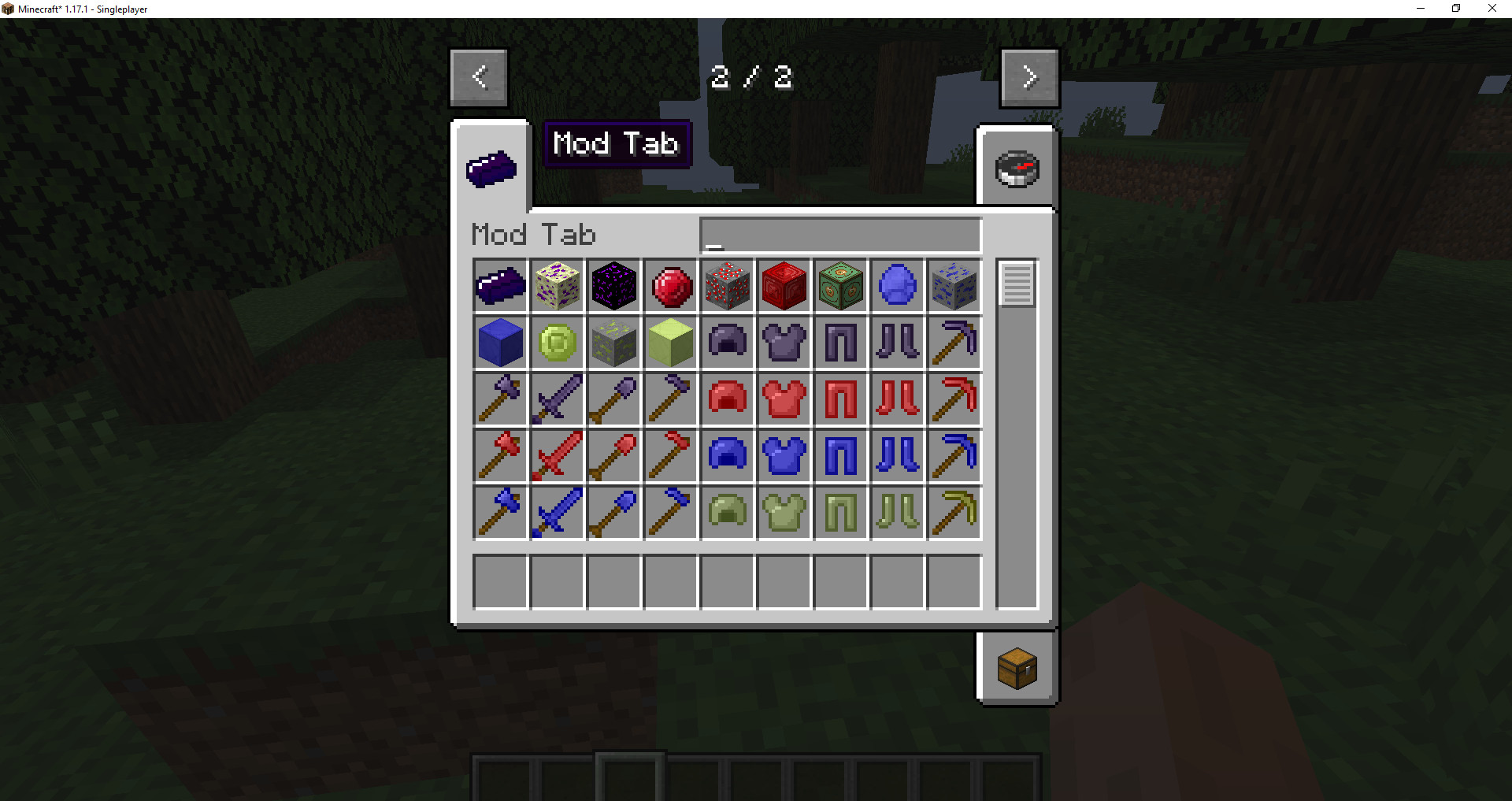The height and width of the screenshot is (801, 1512).
Task: Open the chest inventory tab
Action: click(x=1017, y=669)
